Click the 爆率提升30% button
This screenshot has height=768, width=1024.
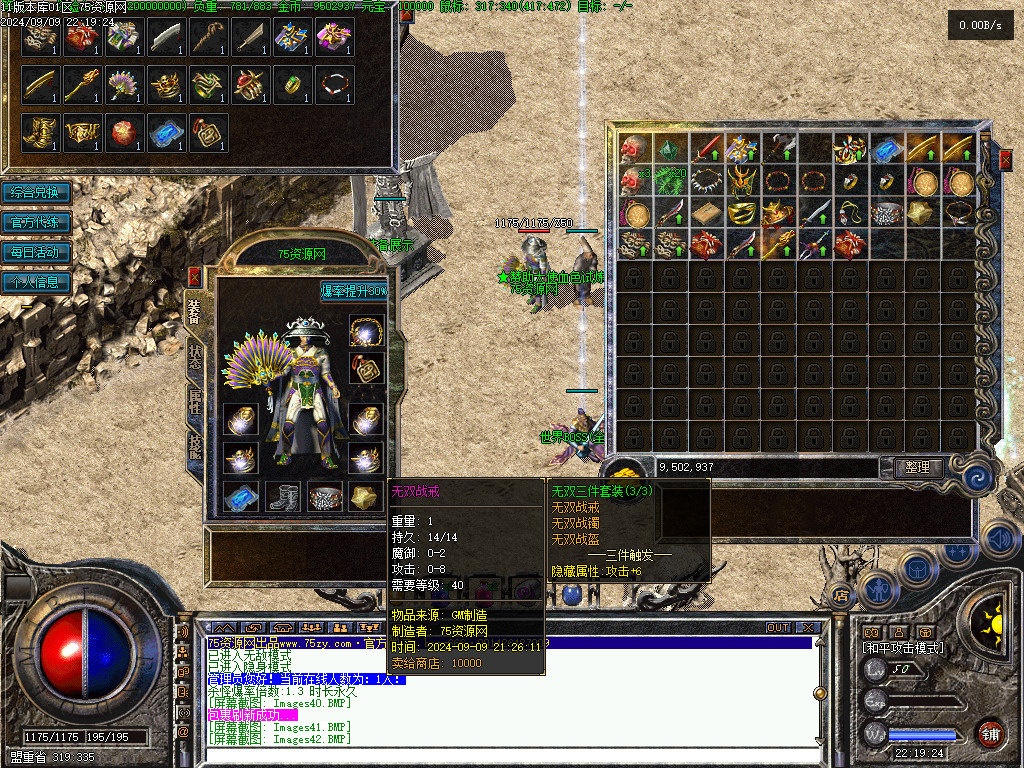click(354, 291)
